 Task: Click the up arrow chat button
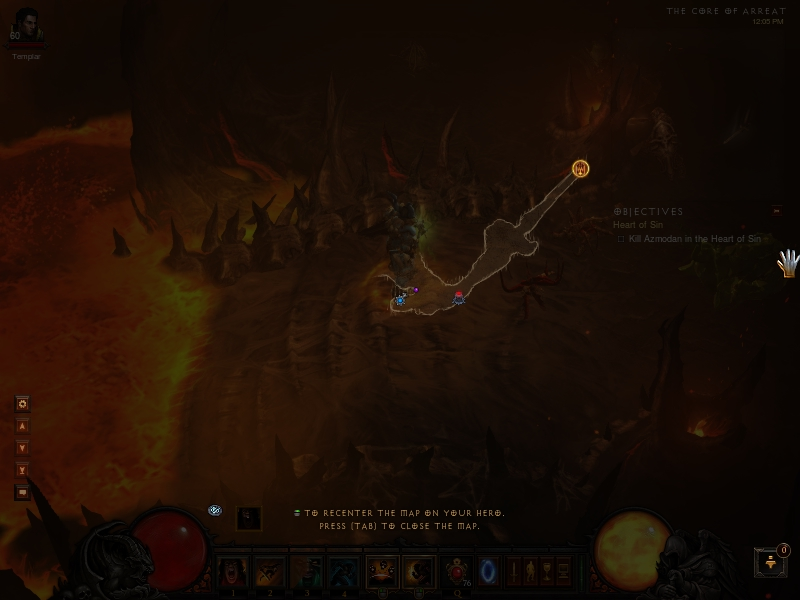pyautogui.click(x=22, y=426)
